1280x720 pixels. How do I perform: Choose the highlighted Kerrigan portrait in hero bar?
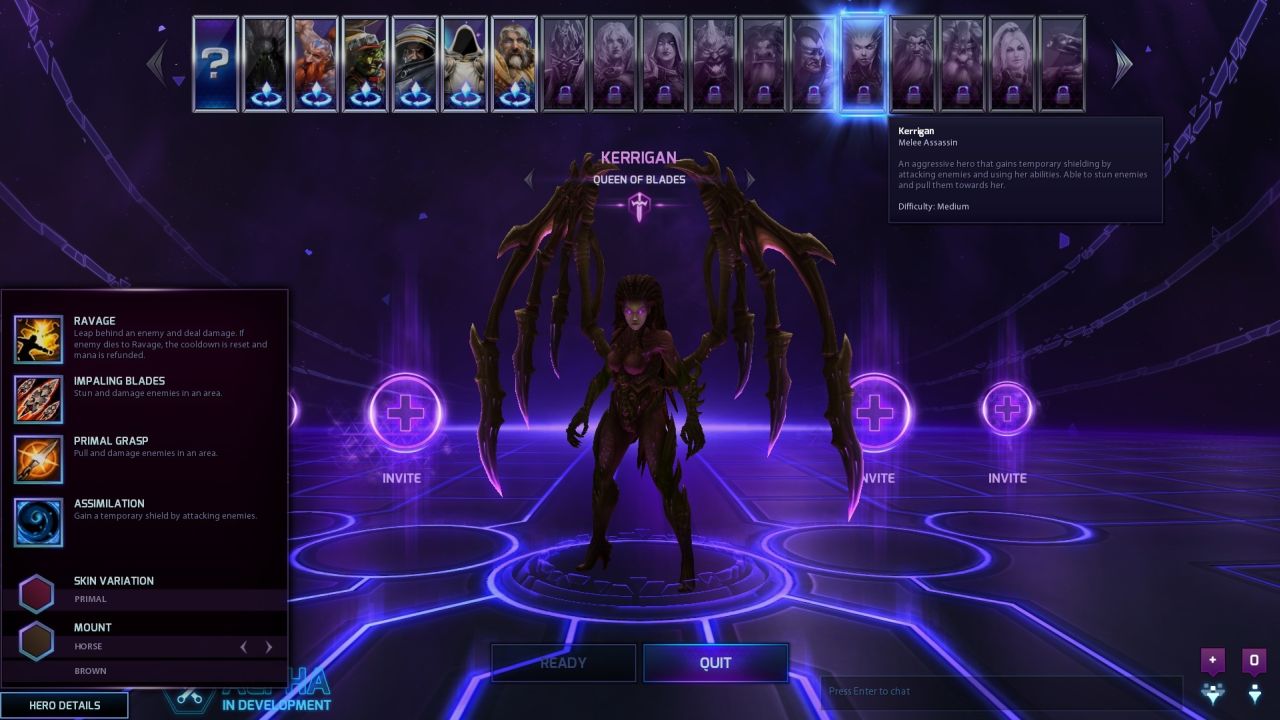click(863, 63)
